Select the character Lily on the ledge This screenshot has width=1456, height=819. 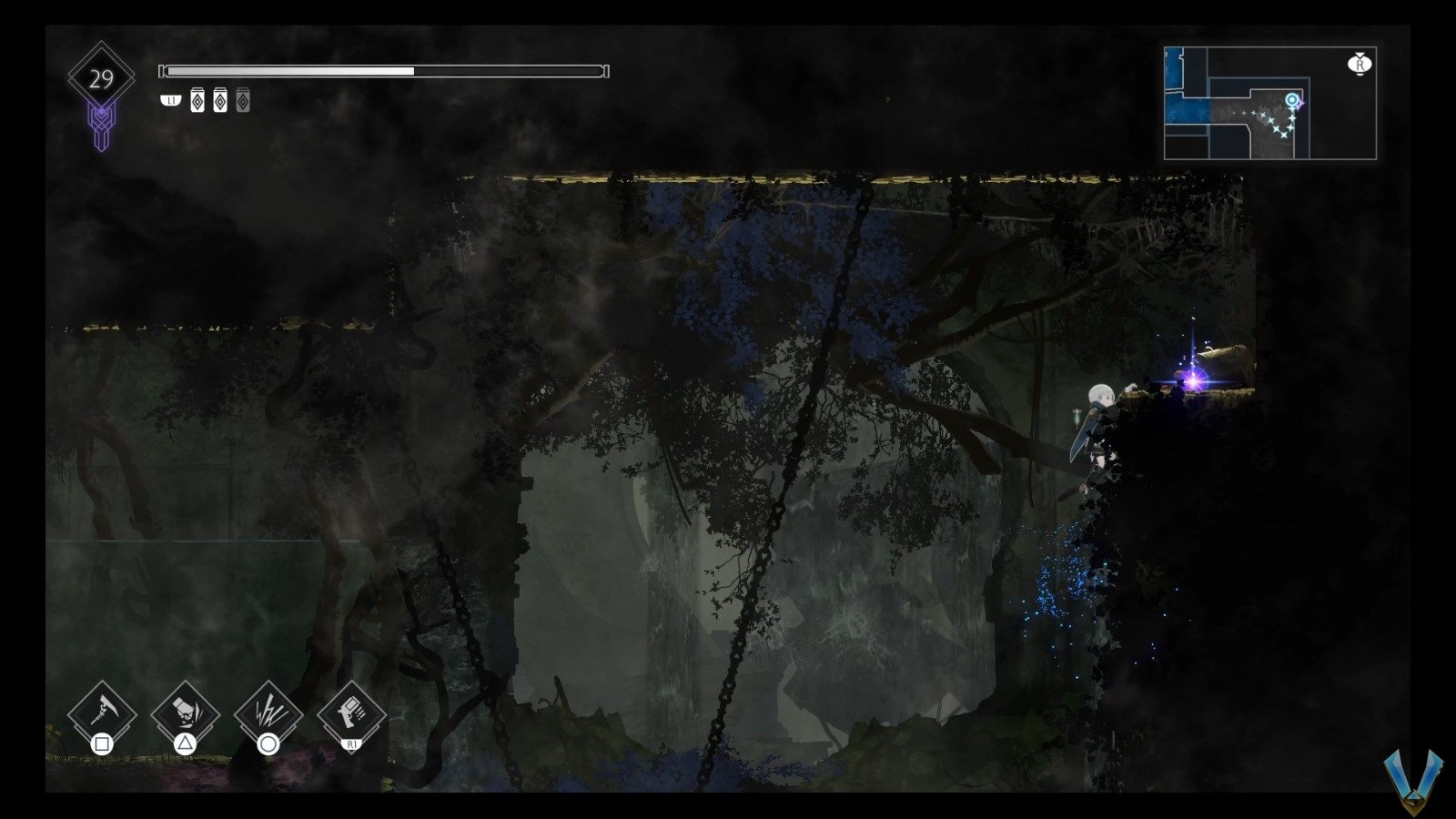click(1101, 419)
